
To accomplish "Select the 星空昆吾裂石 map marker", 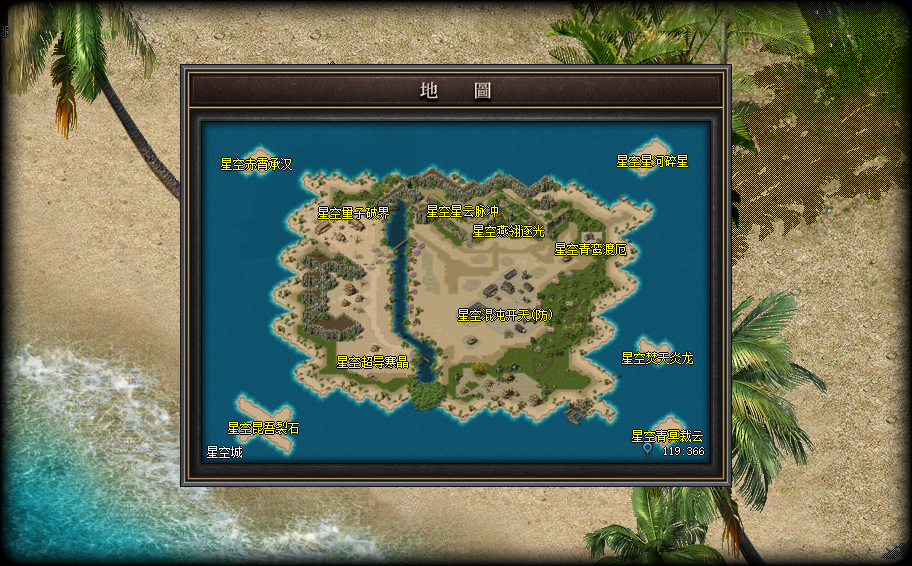I will (263, 428).
